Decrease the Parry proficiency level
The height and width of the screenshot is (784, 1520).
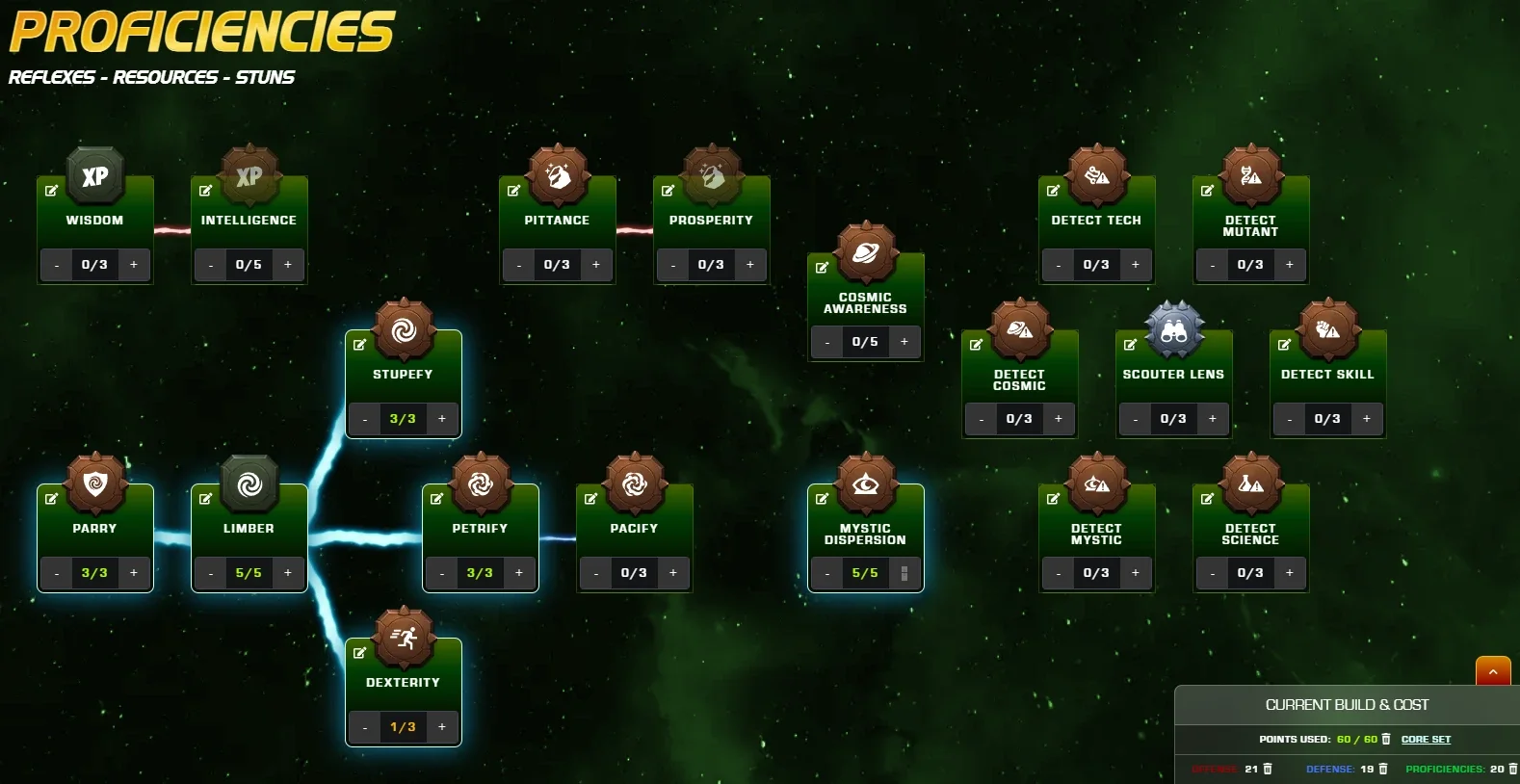(x=57, y=573)
